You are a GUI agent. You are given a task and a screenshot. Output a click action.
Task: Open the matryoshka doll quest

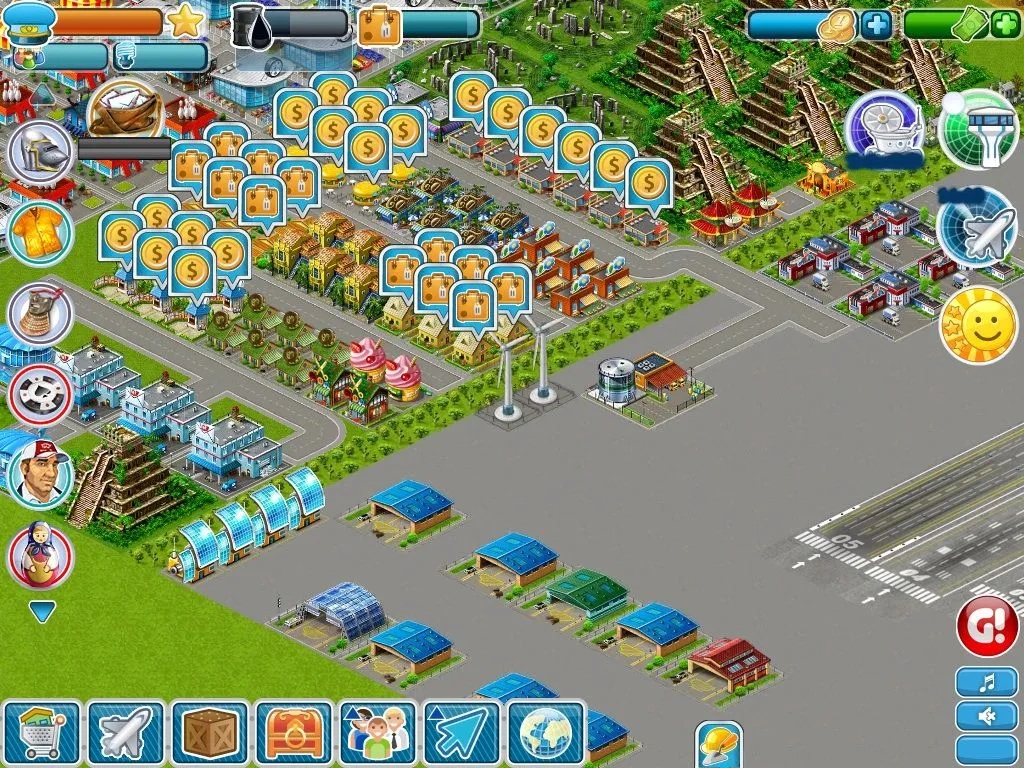tap(40, 556)
